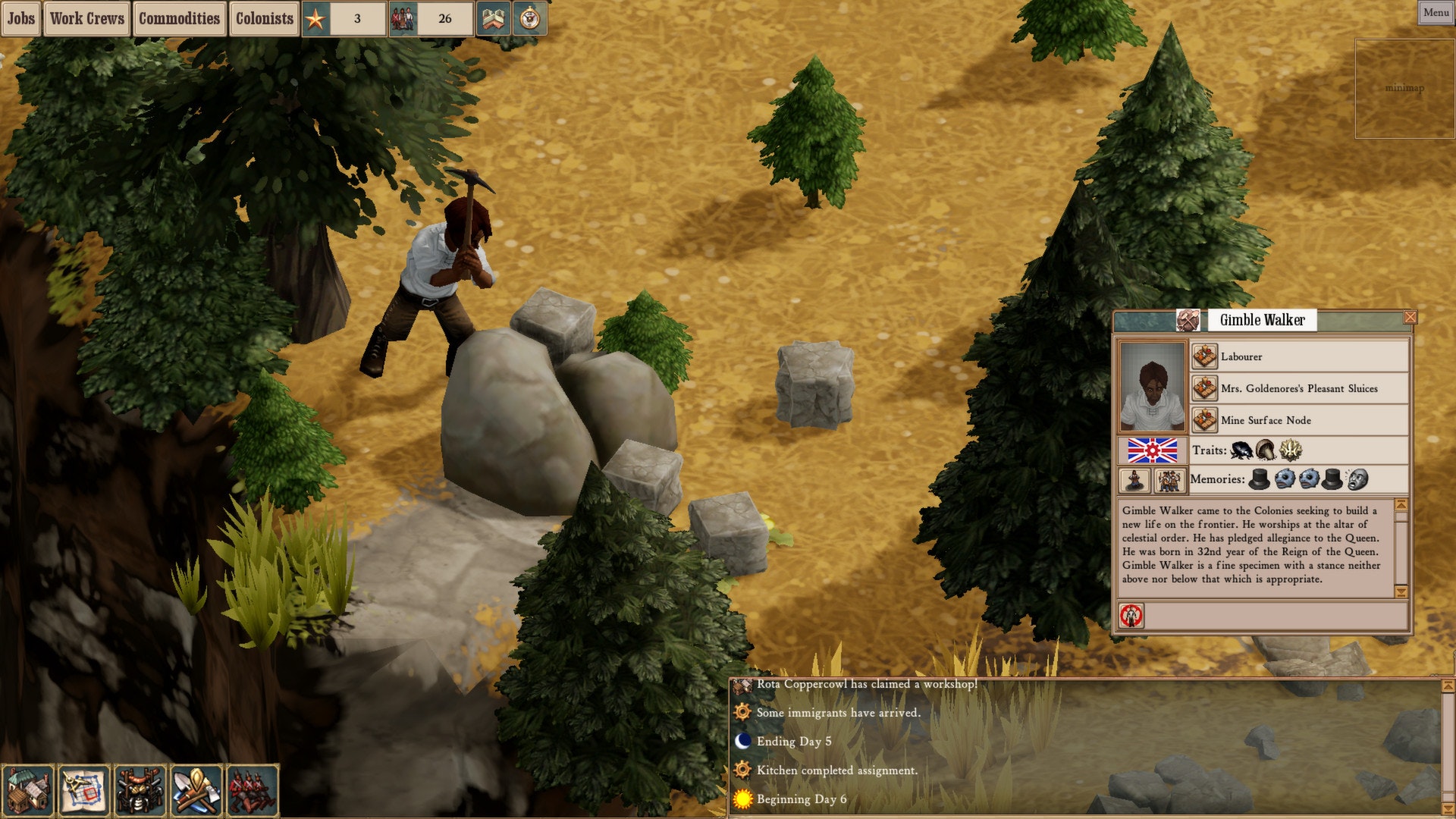Open the redcoat soldiers military icon

[x=252, y=790]
